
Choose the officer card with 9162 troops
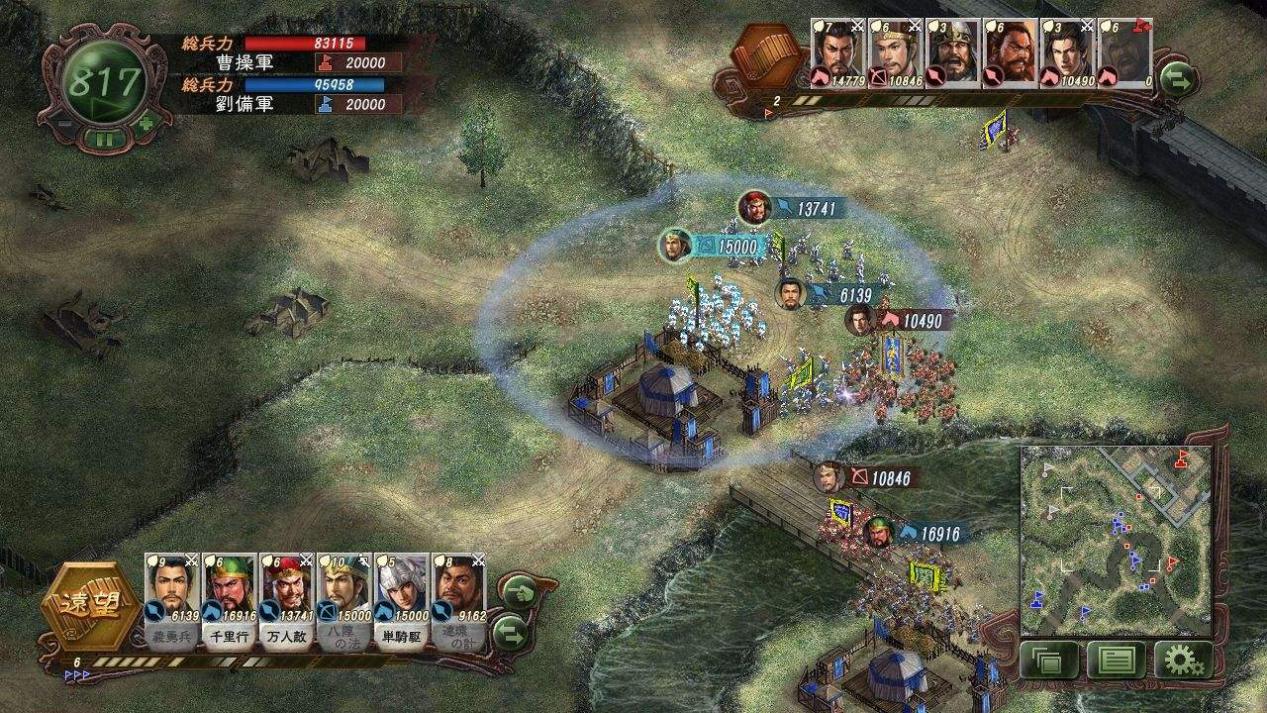(458, 591)
